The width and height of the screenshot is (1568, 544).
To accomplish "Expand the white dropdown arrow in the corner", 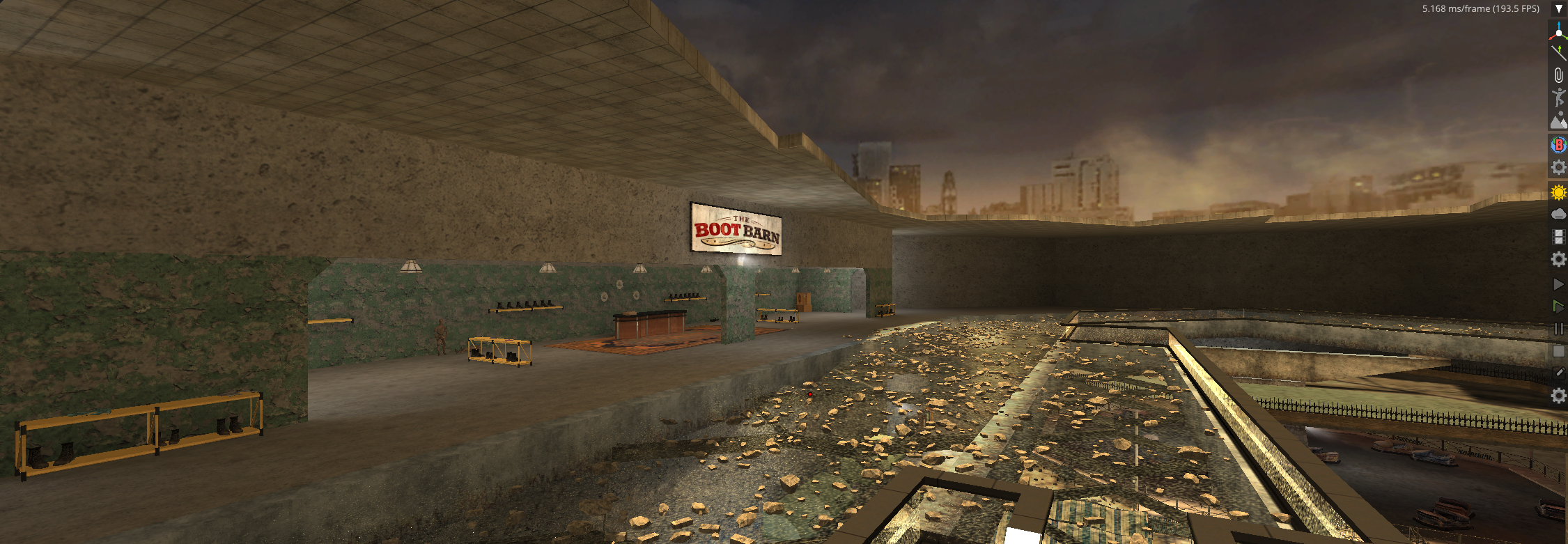I will click(x=1559, y=9).
